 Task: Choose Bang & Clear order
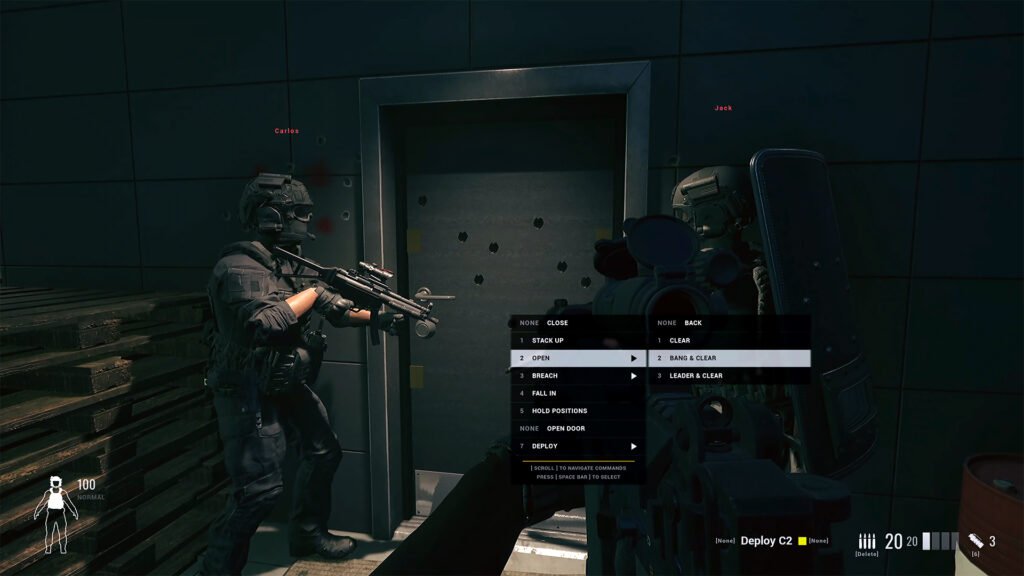point(728,358)
